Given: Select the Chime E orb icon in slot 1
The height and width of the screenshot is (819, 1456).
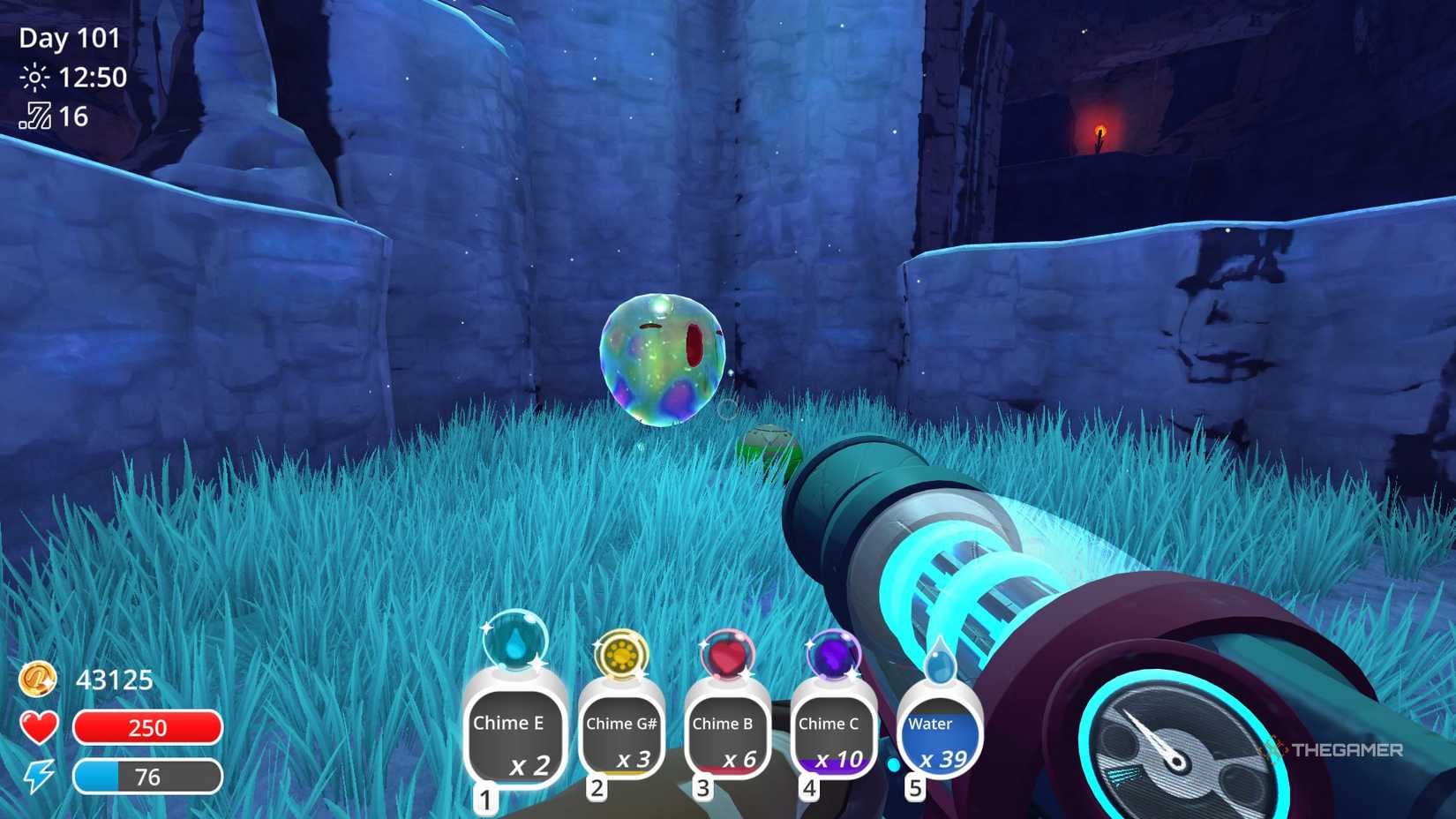Looking at the screenshot, I should point(515,643).
